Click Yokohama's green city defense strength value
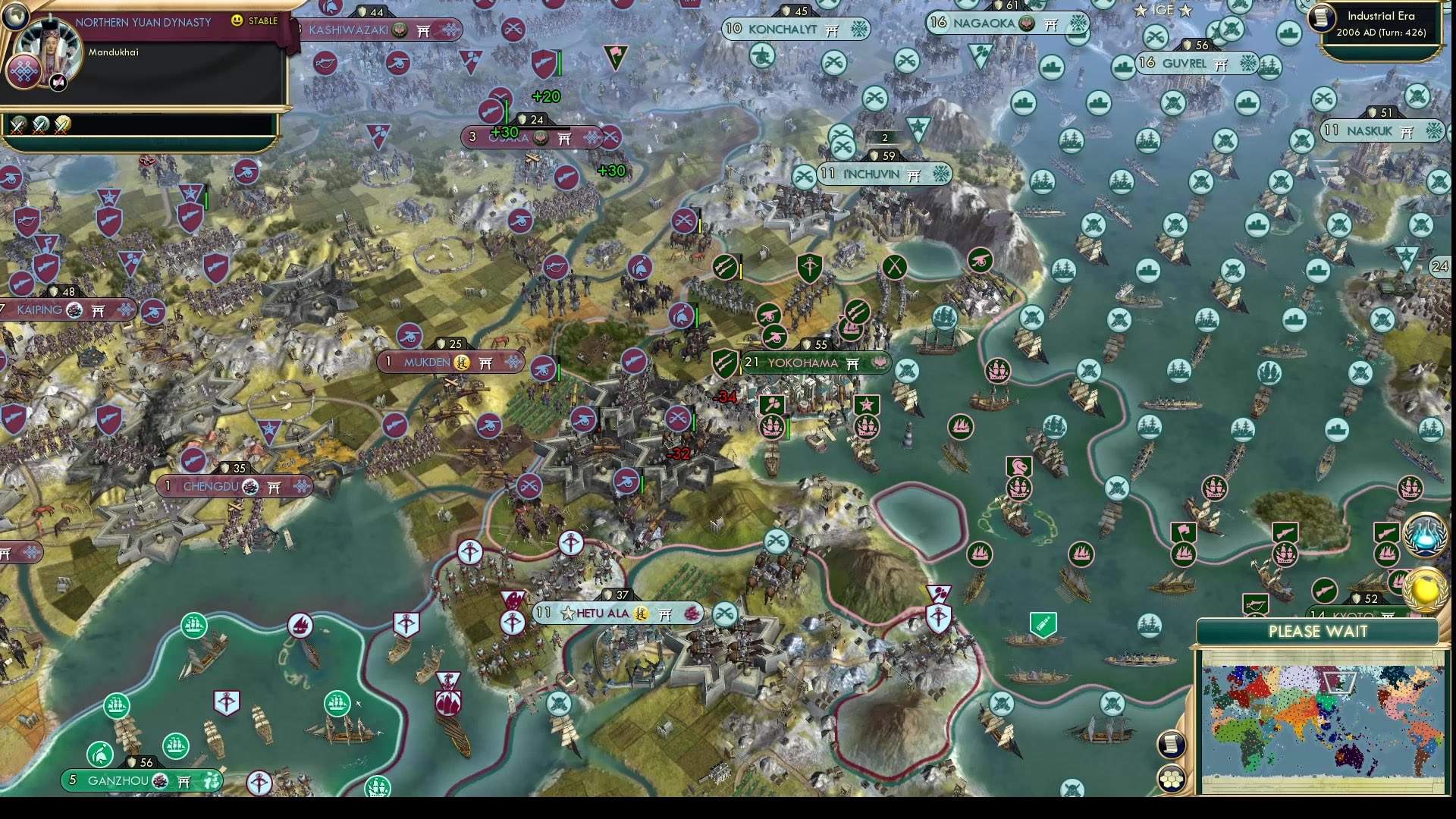Viewport: 1456px width, 819px height. coord(821,344)
